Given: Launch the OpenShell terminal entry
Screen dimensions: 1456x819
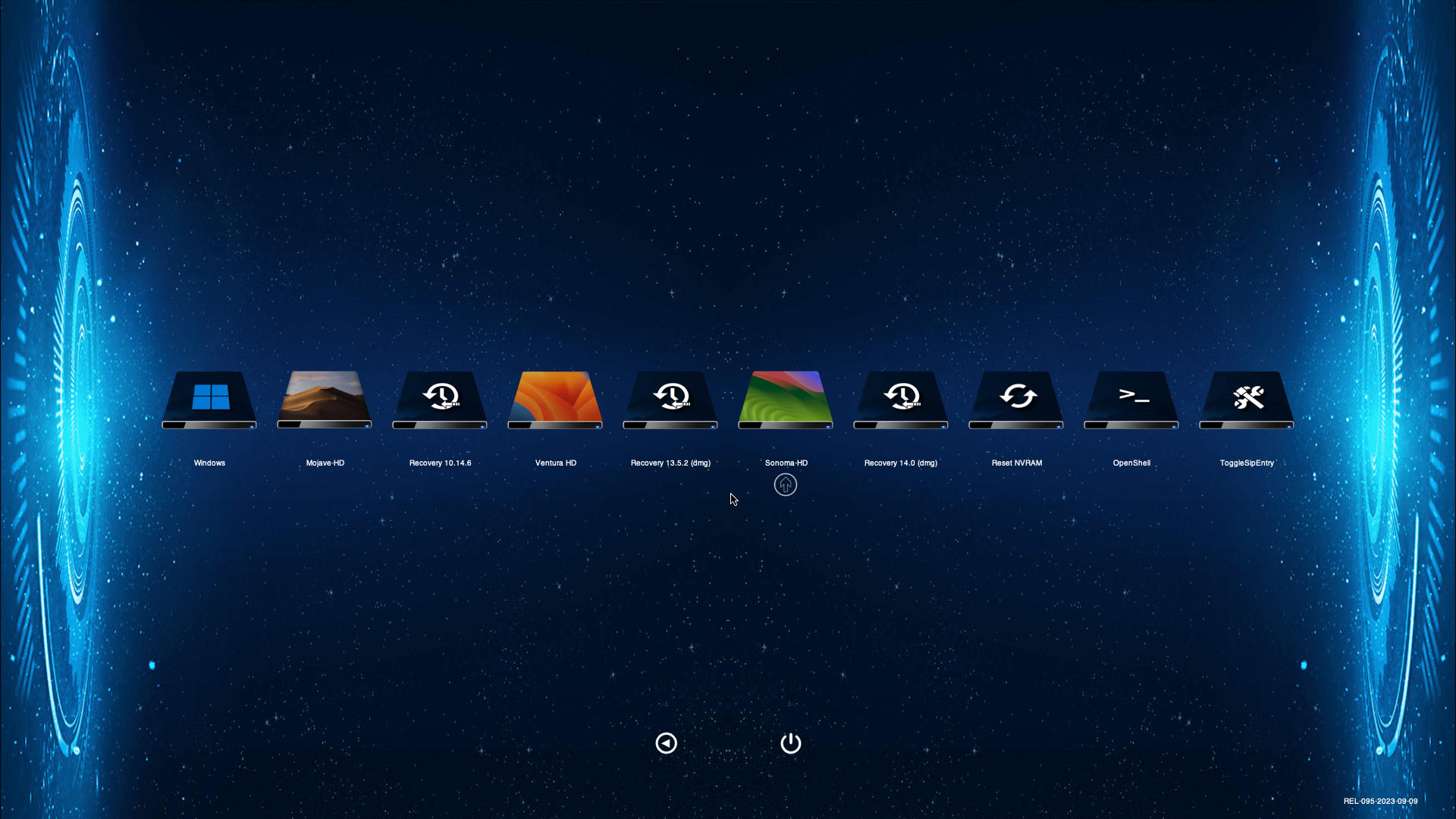Looking at the screenshot, I should click(x=1131, y=400).
